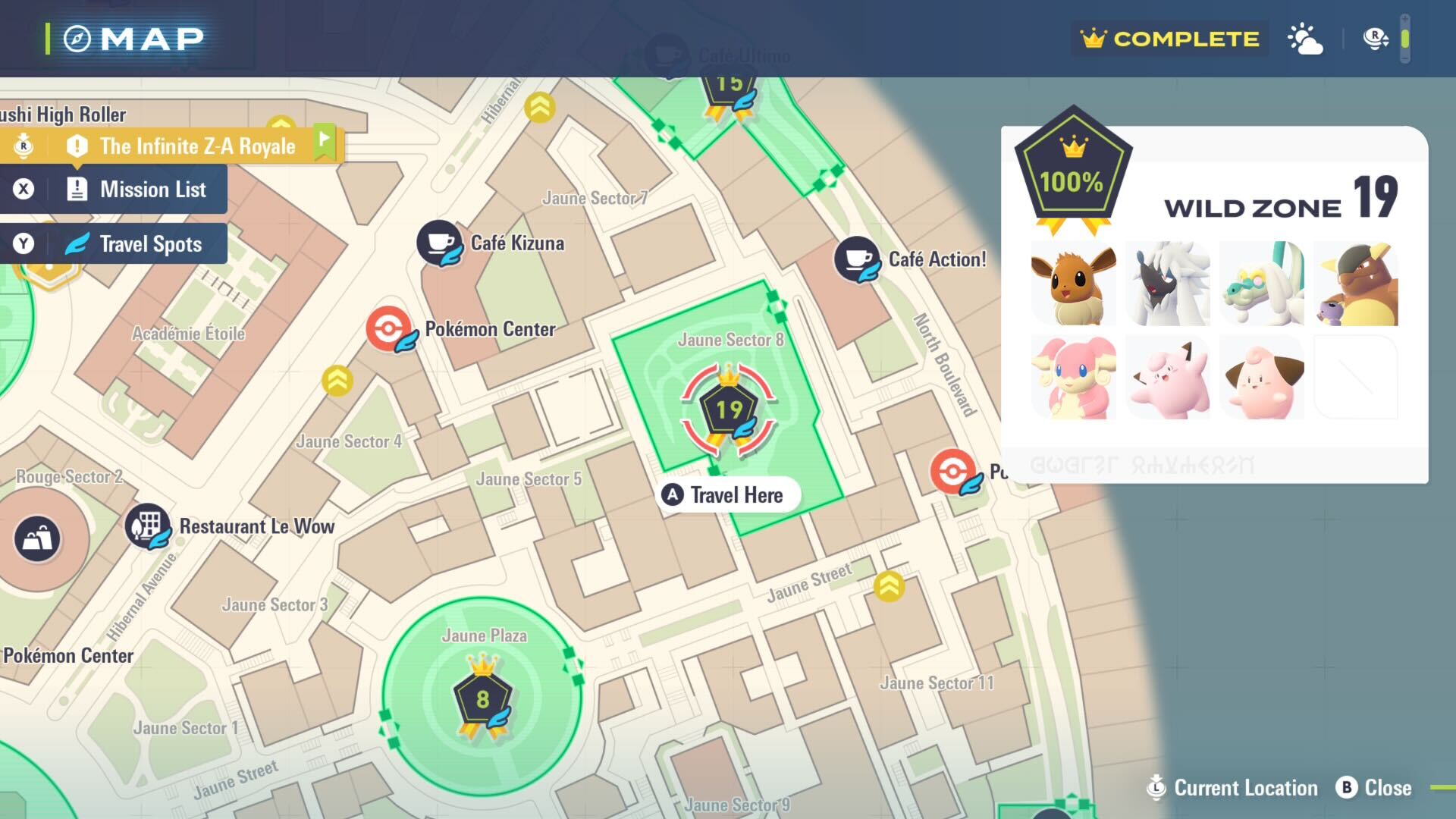Image resolution: width=1456 pixels, height=819 pixels.
Task: Click the weather icon in top bar
Action: tap(1305, 39)
